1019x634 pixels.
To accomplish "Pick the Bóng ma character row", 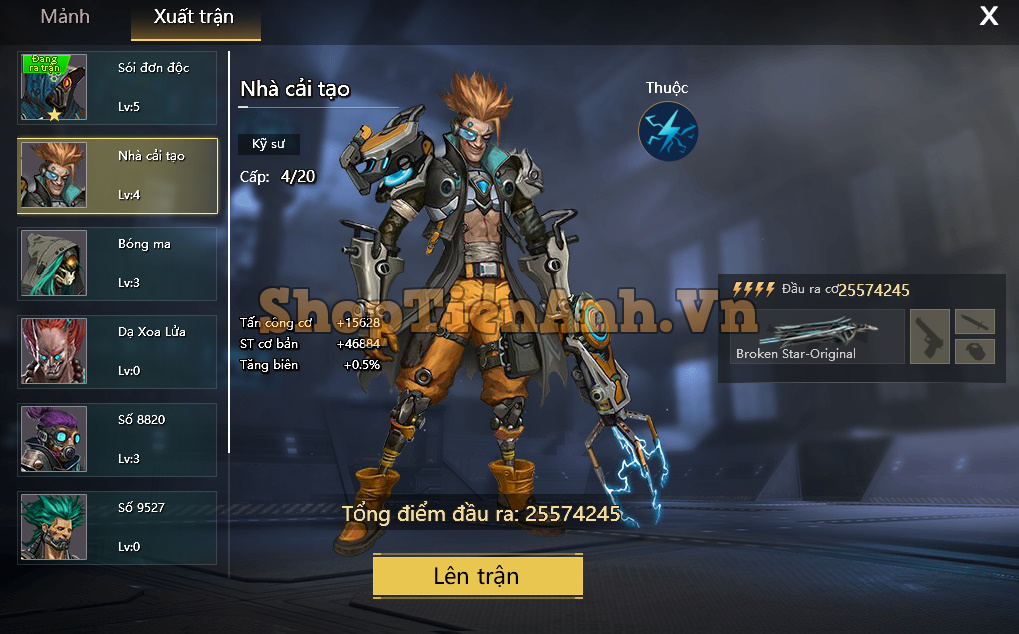I will point(117,264).
